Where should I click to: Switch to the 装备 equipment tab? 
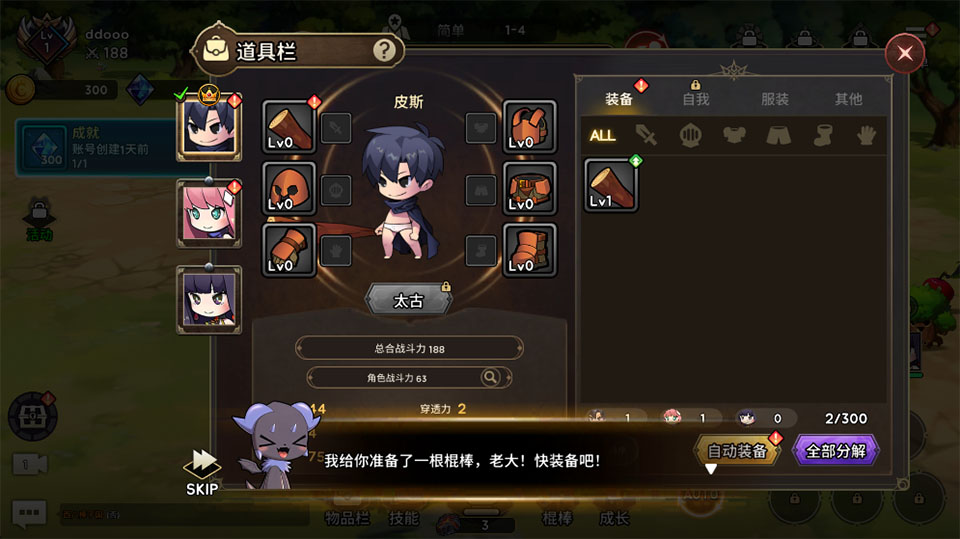(619, 99)
